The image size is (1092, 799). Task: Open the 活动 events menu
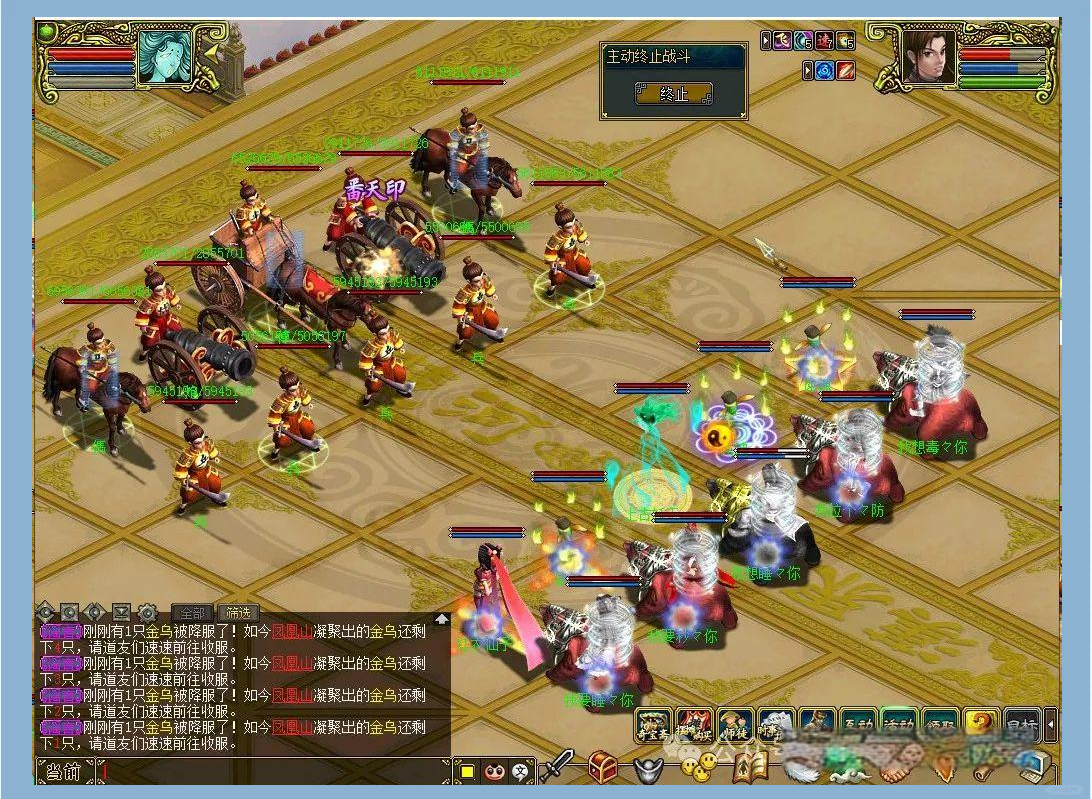[898, 725]
